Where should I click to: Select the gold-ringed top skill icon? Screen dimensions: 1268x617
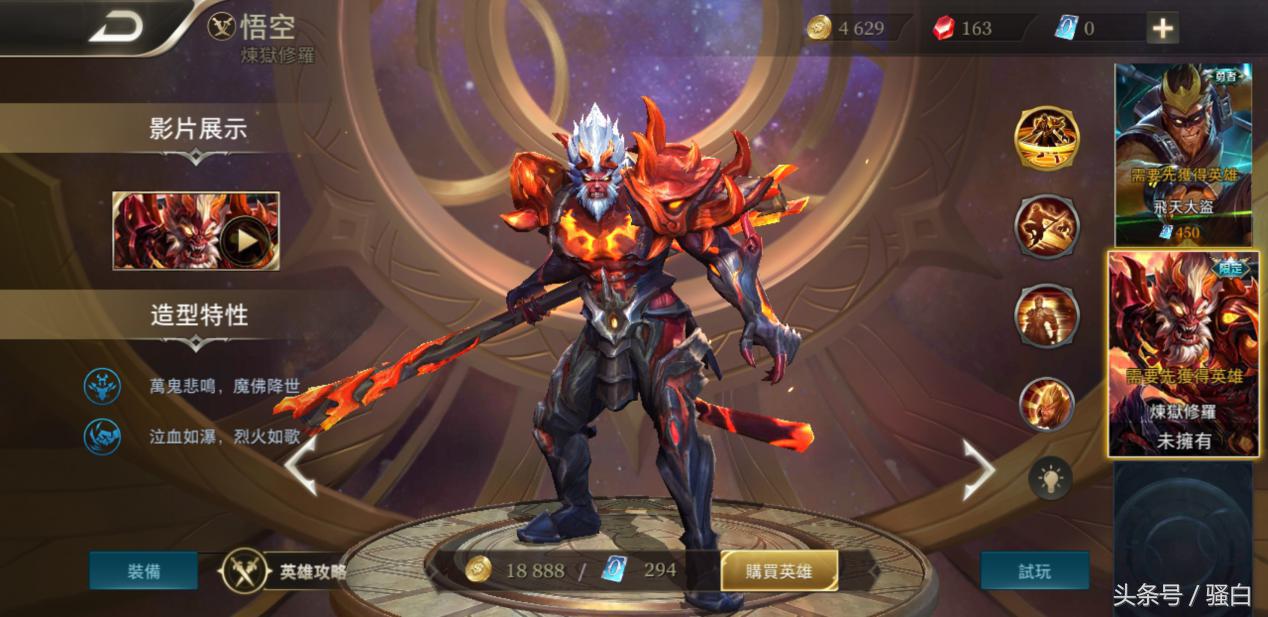click(x=1047, y=139)
